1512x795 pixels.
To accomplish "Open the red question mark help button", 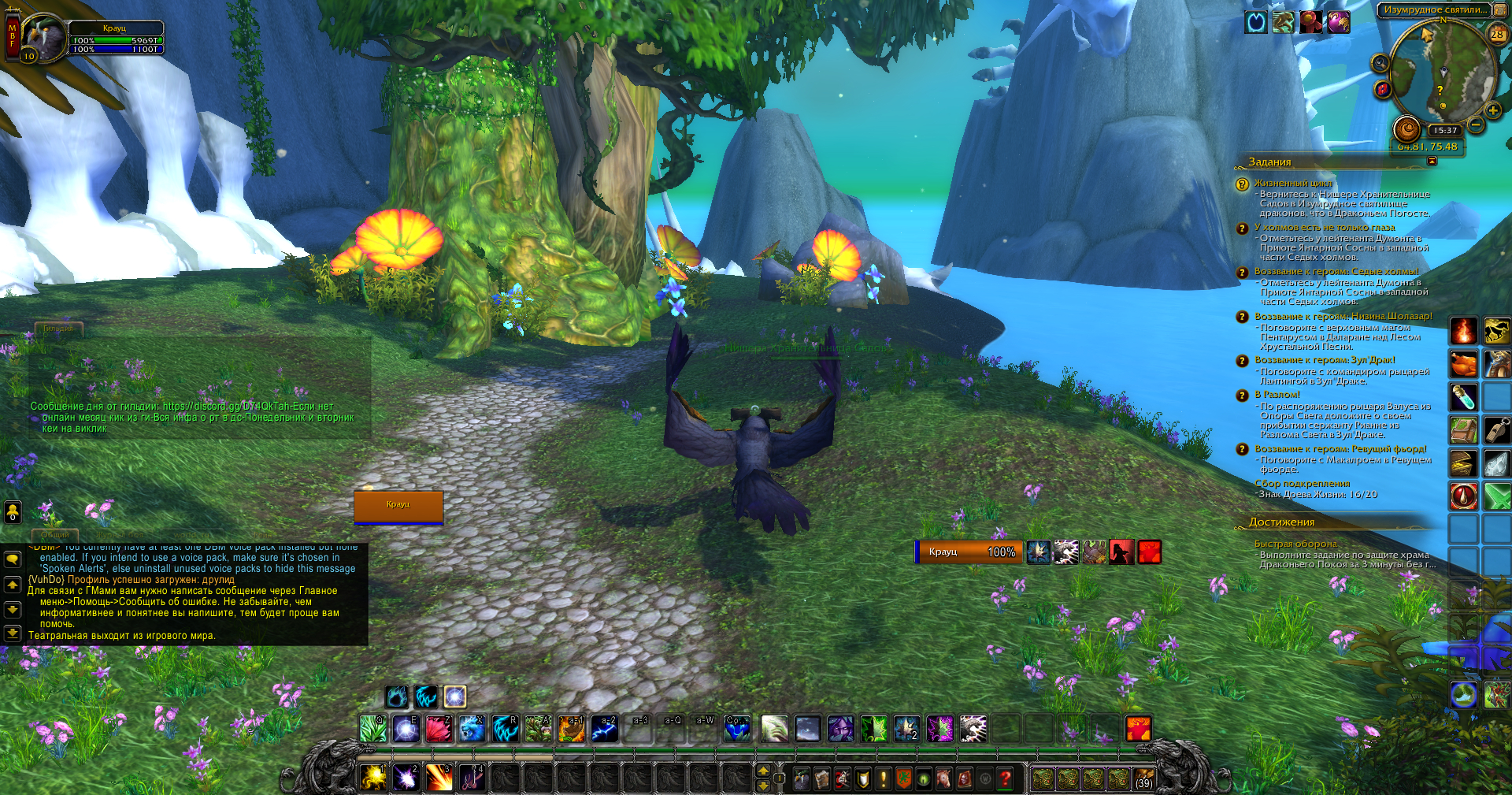I will (1005, 779).
